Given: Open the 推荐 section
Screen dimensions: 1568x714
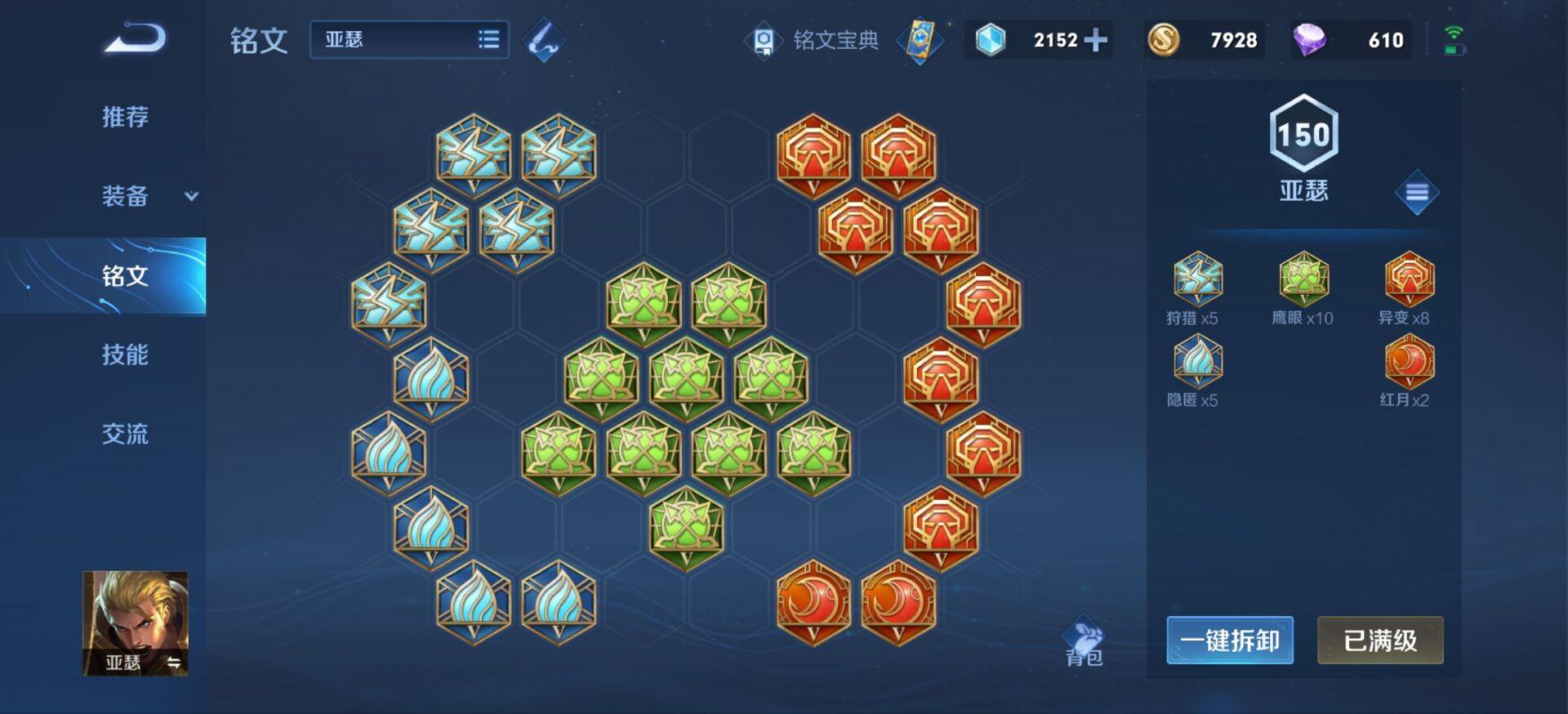Looking at the screenshot, I should pos(125,117).
